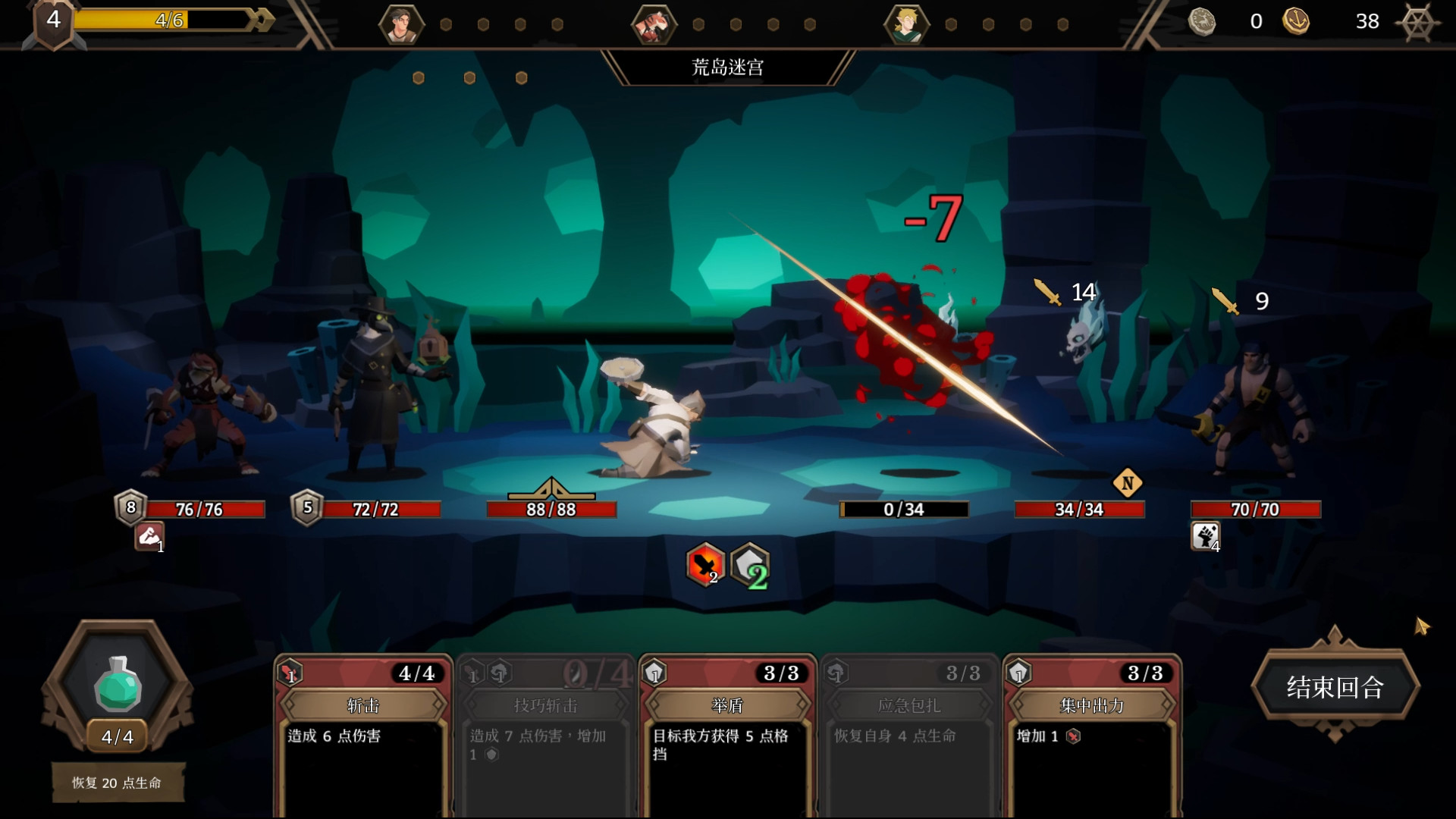Open the ship wheel settings menu
The height and width of the screenshot is (819, 1456).
pyautogui.click(x=1416, y=22)
